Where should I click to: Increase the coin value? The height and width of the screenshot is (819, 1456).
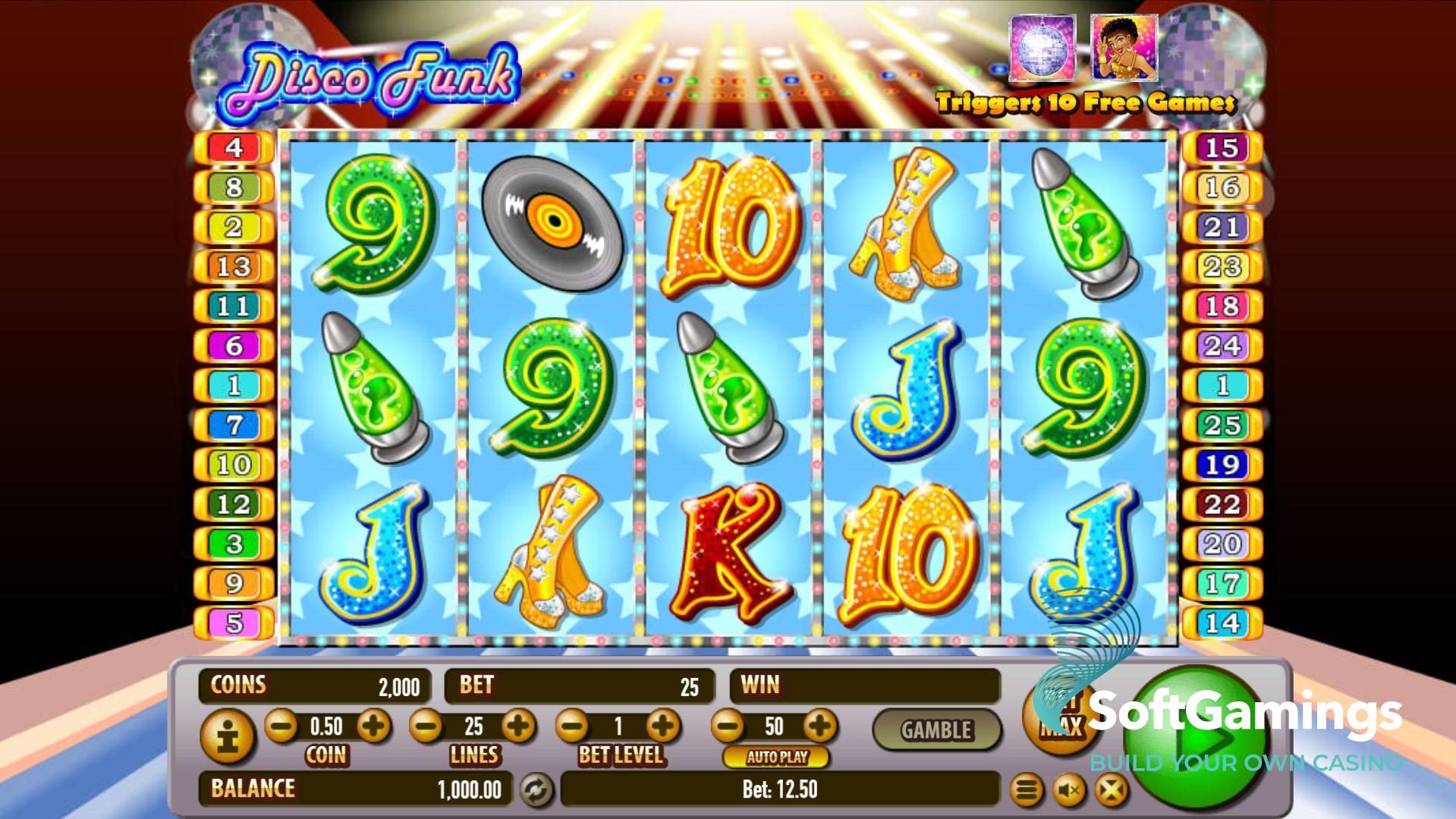(x=373, y=726)
